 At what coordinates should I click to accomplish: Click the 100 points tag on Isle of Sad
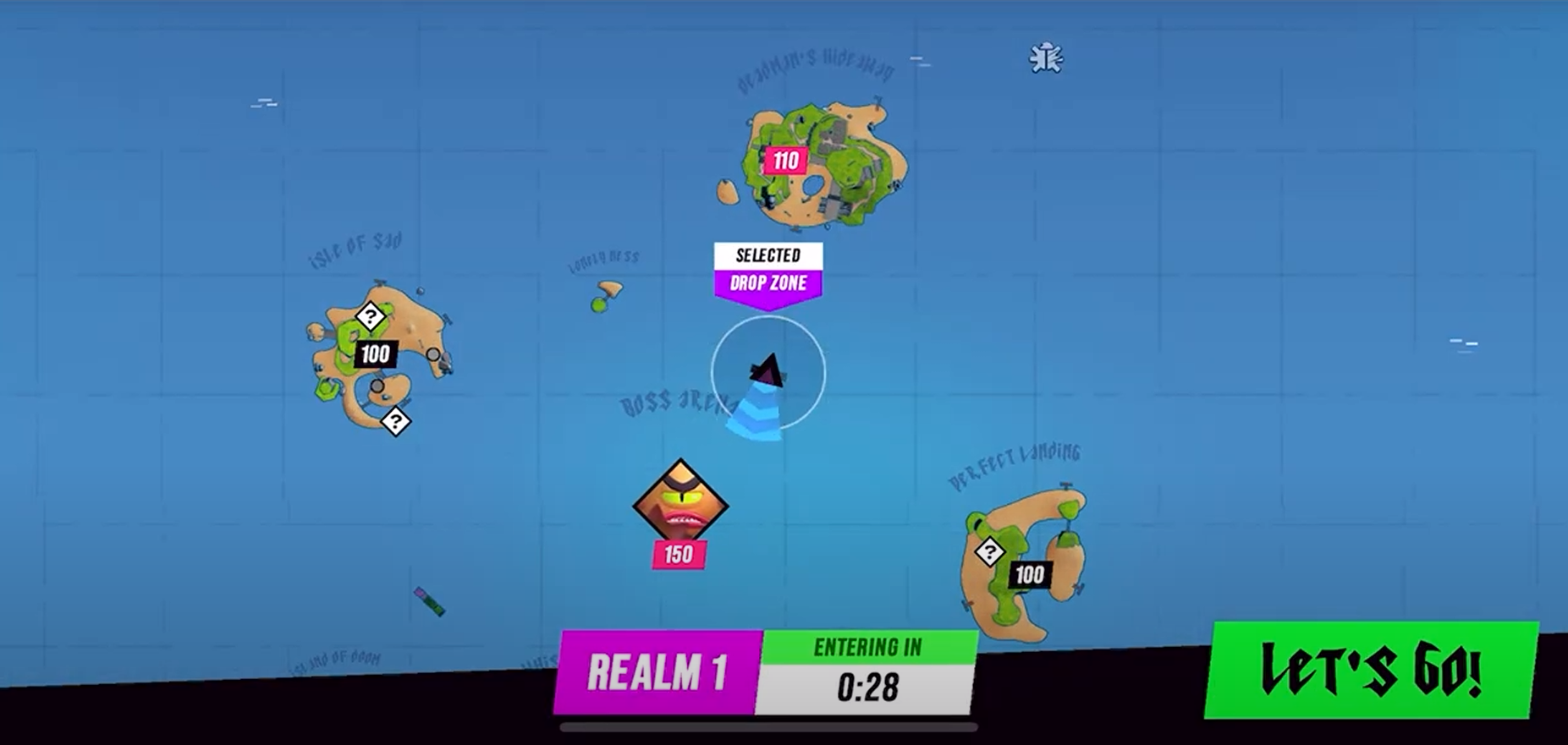click(375, 355)
